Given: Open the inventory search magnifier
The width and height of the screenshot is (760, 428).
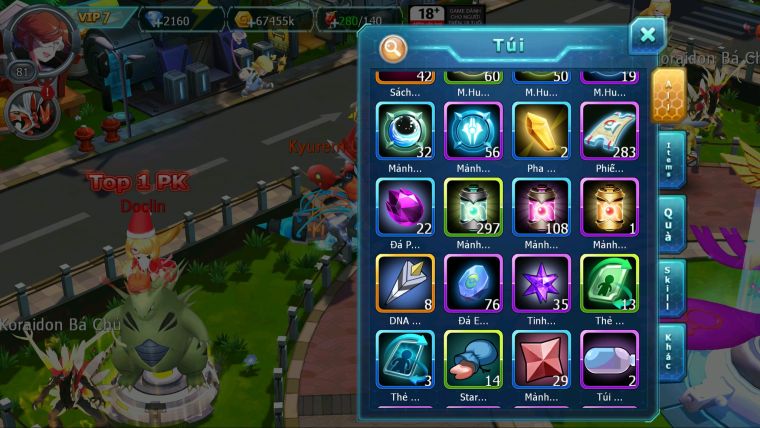Looking at the screenshot, I should click(393, 47).
